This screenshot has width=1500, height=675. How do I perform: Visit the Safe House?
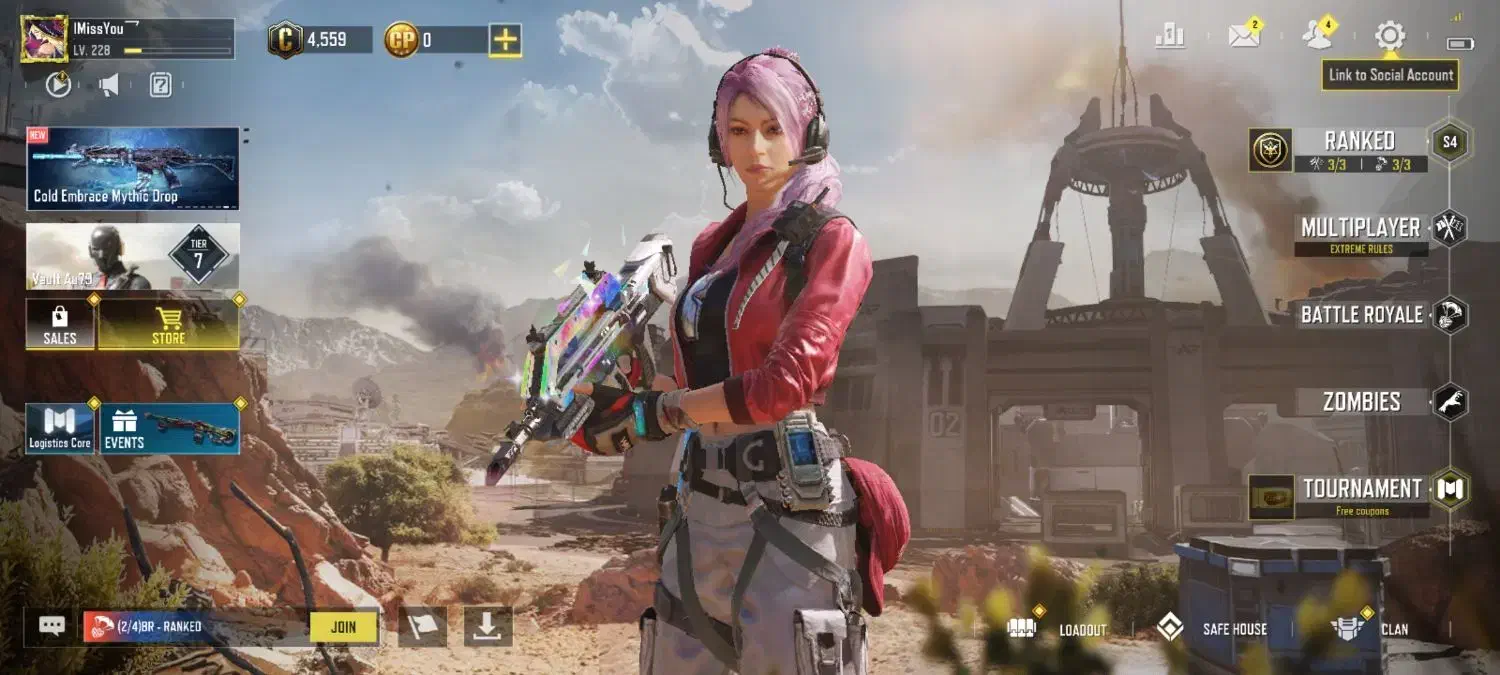pos(1212,629)
